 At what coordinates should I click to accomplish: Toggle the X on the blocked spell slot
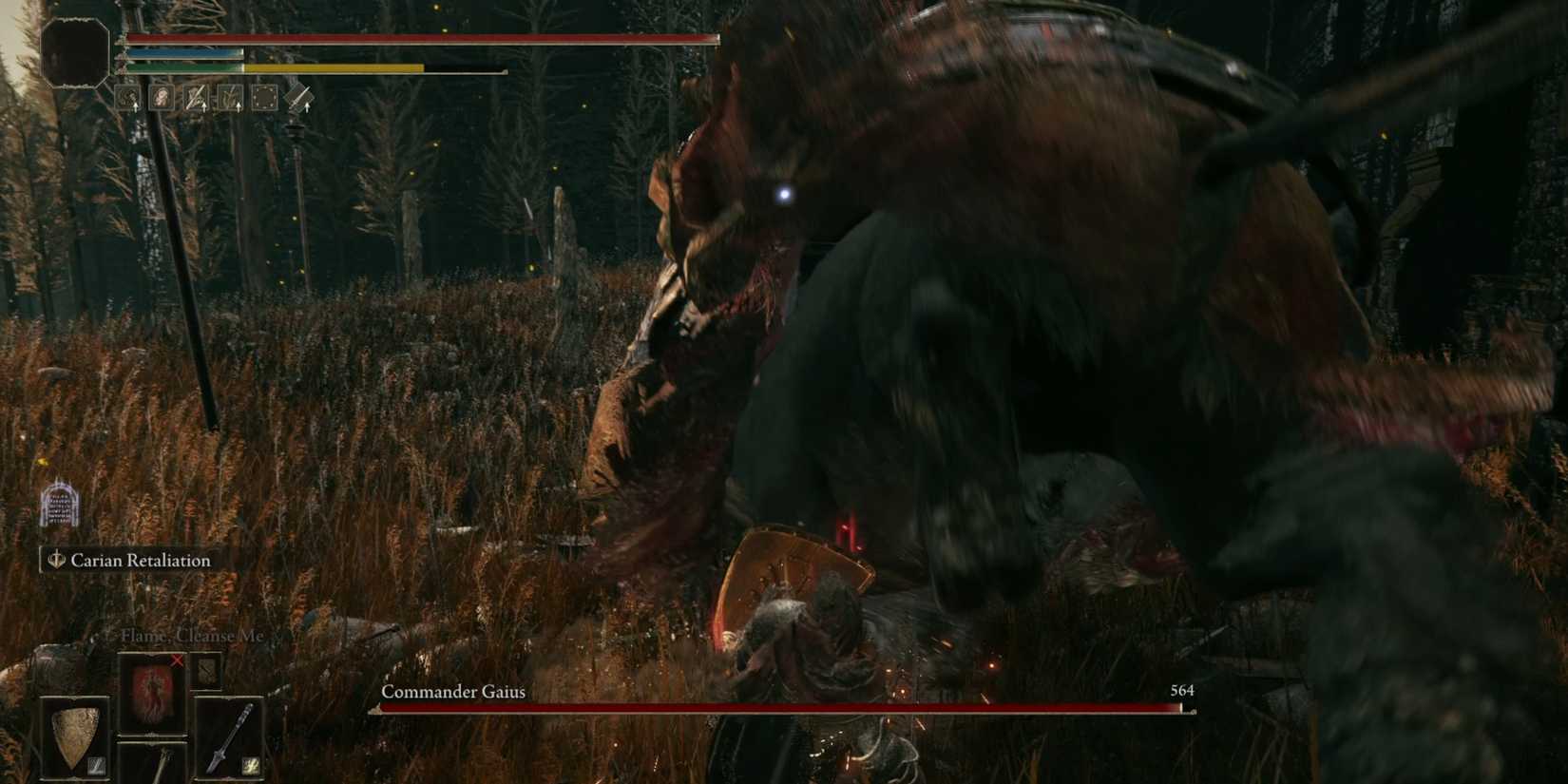click(x=177, y=661)
